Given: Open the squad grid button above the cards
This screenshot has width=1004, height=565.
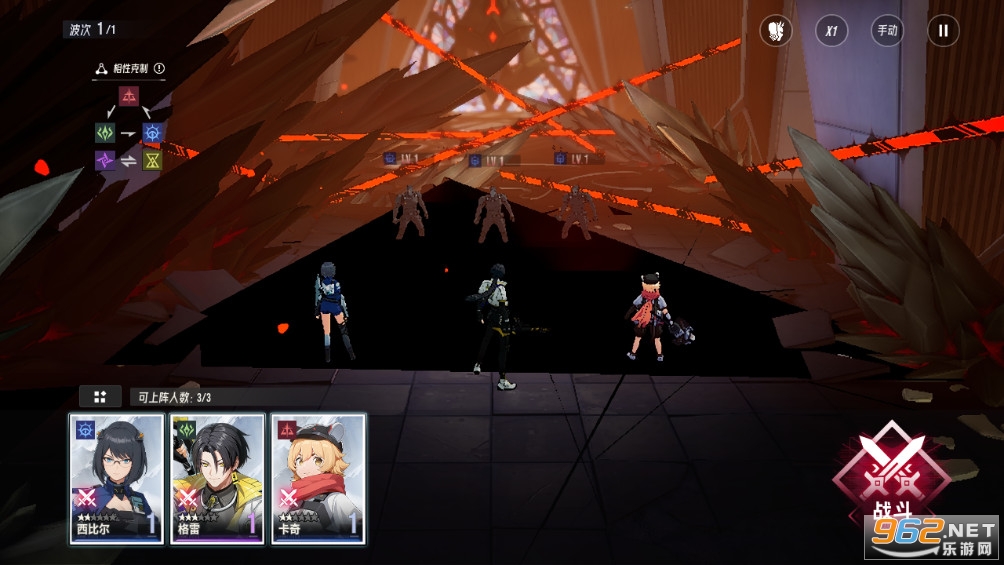Looking at the screenshot, I should (x=100, y=397).
